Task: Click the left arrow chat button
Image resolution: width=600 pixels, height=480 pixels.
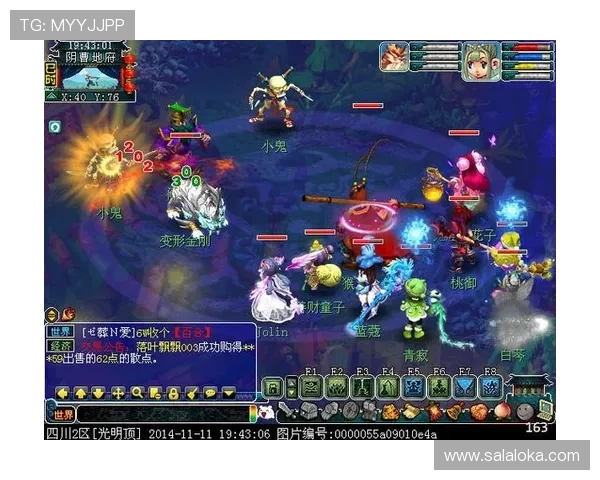Action: point(63,393)
